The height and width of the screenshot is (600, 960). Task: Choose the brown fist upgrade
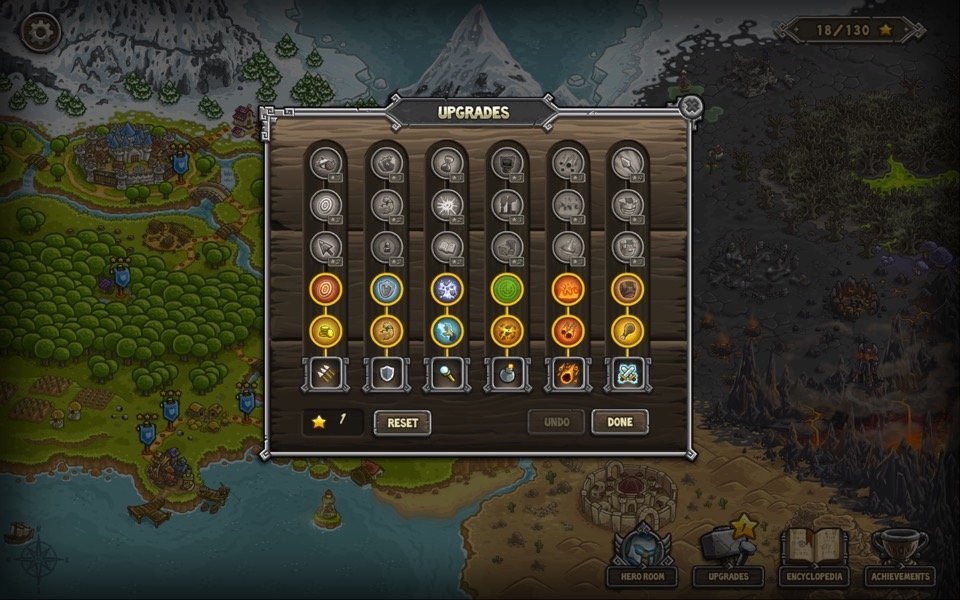pos(627,289)
